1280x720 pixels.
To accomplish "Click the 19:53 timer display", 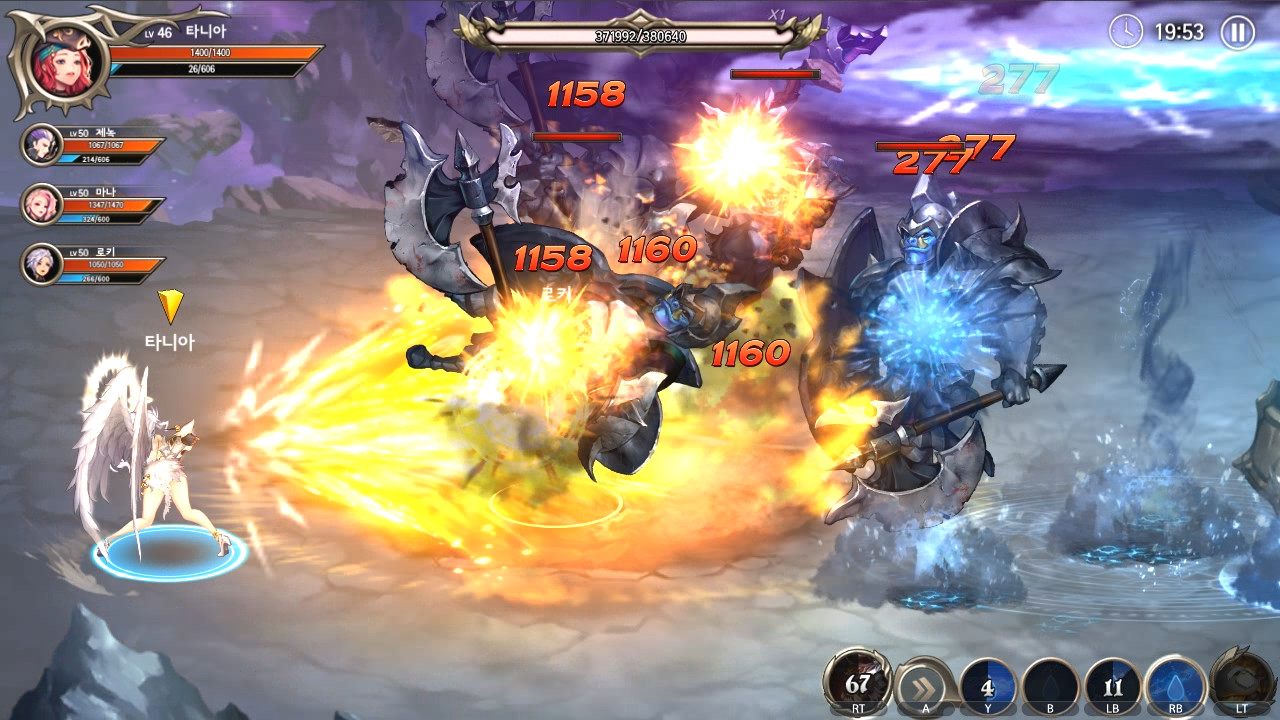I will point(1180,31).
